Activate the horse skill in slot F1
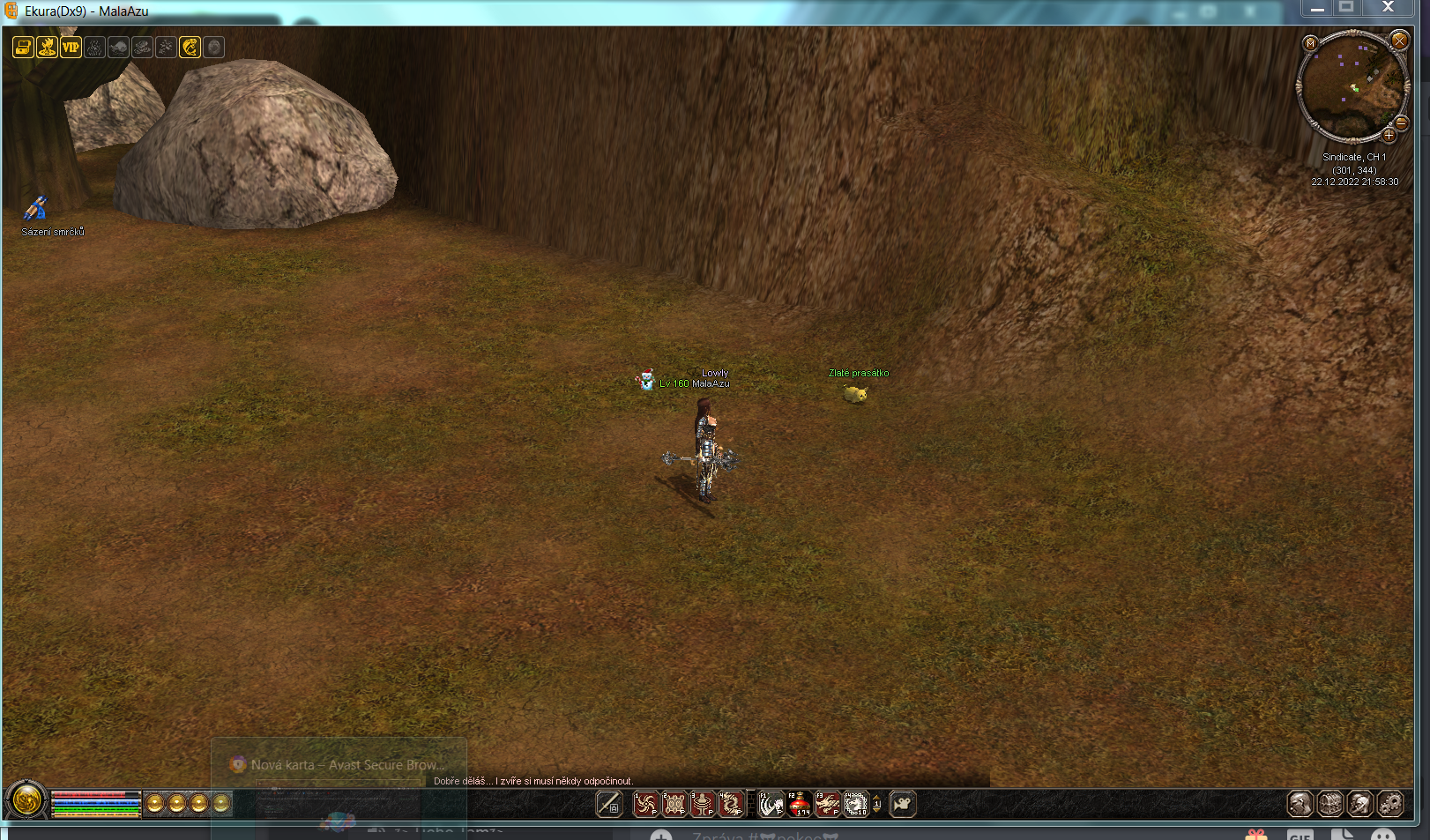Screen dimensions: 1430x840 pos(771,804)
